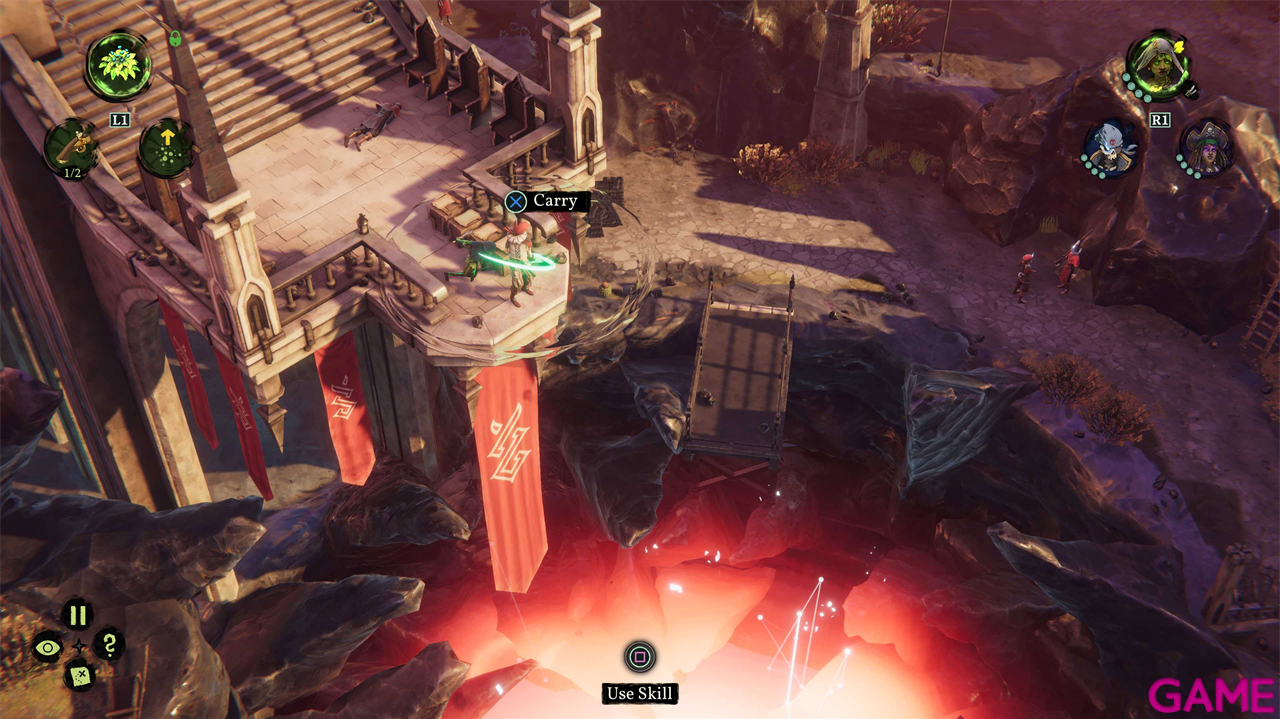Screen dimensions: 1280x719
Task: Switch to the pirate captain hat portrait
Action: click(1205, 146)
